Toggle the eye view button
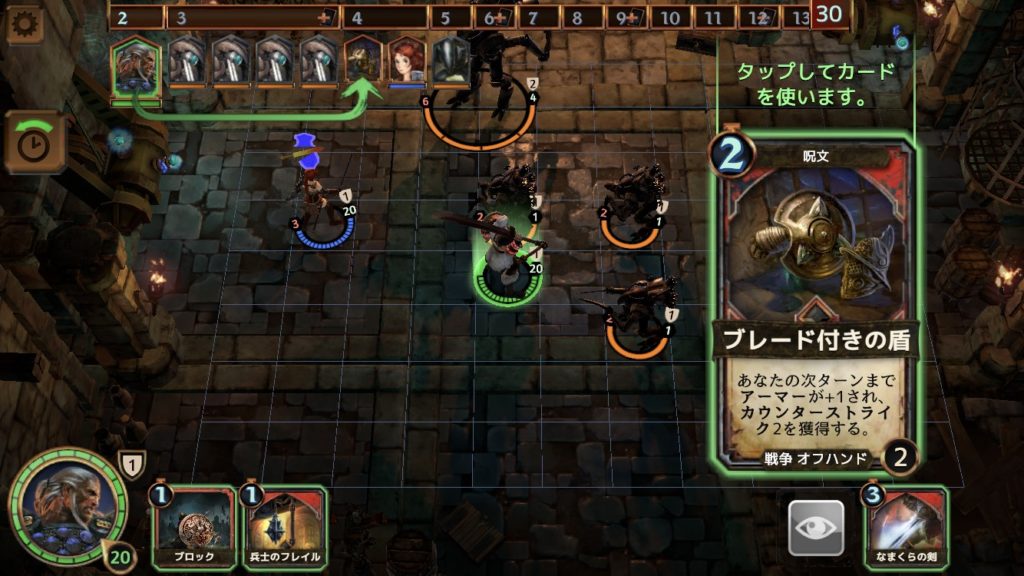 pos(816,527)
